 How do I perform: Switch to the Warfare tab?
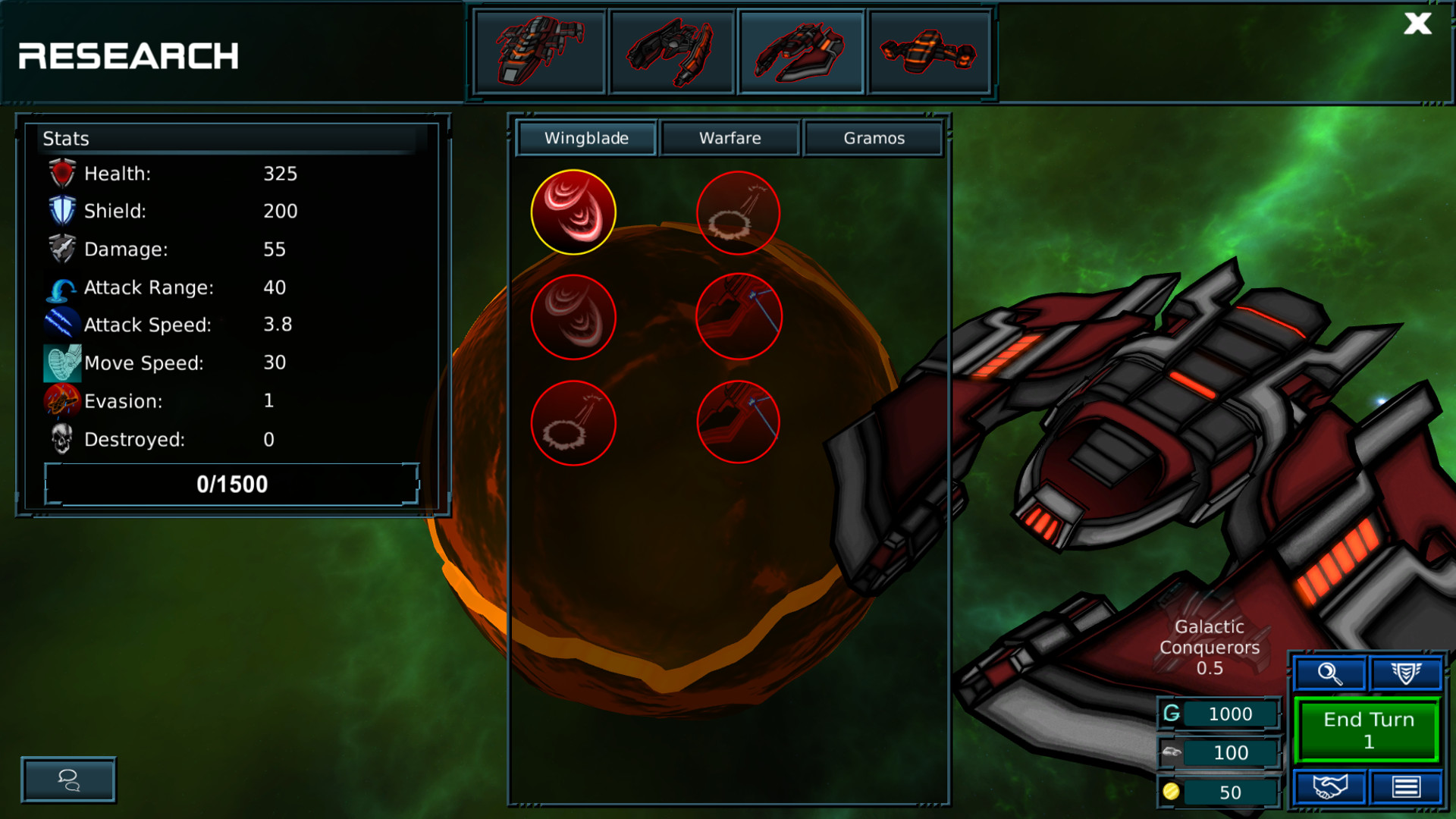click(x=730, y=138)
